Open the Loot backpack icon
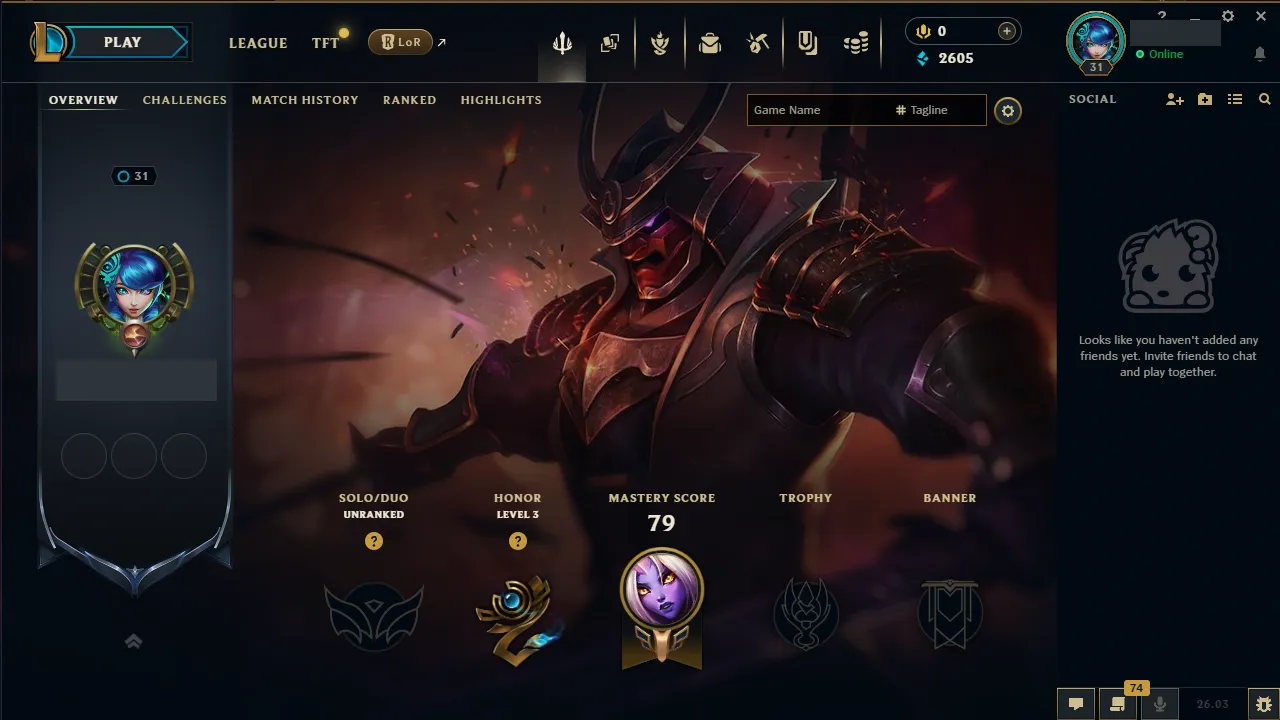 (710, 42)
